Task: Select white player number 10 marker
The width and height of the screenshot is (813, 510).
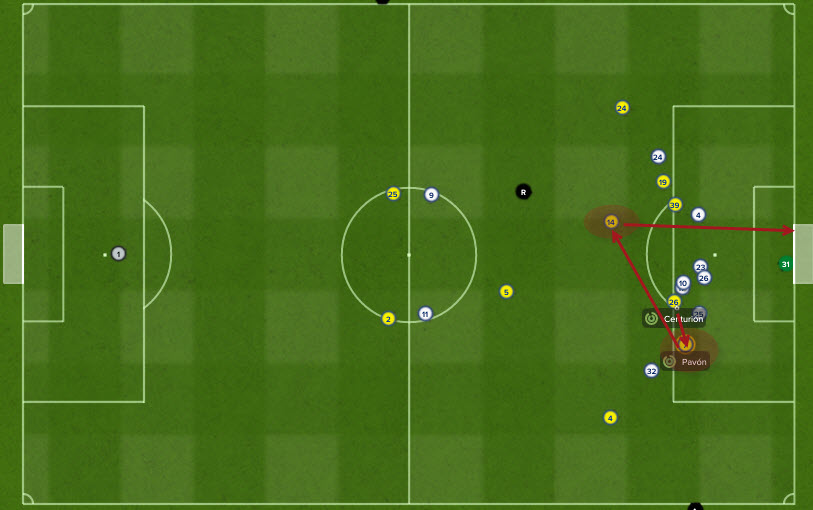Action: click(683, 283)
